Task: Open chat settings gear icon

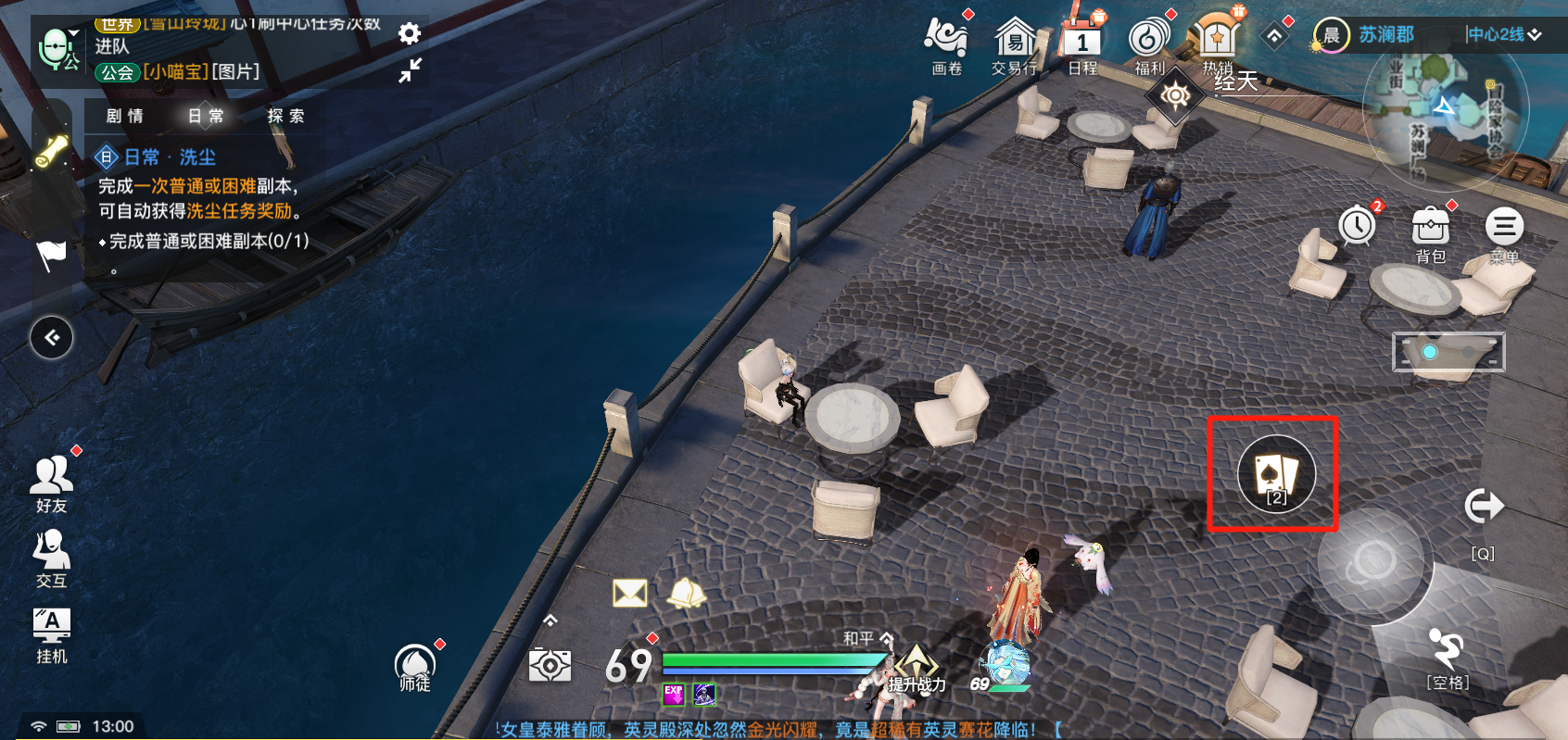Action: point(410,34)
